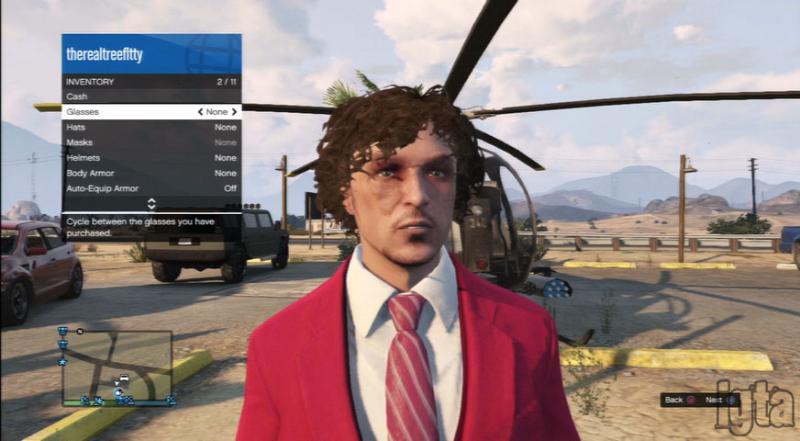Click the menu's up-down scroll arrows
Viewport: 800px width, 441px height.
pyautogui.click(x=151, y=203)
